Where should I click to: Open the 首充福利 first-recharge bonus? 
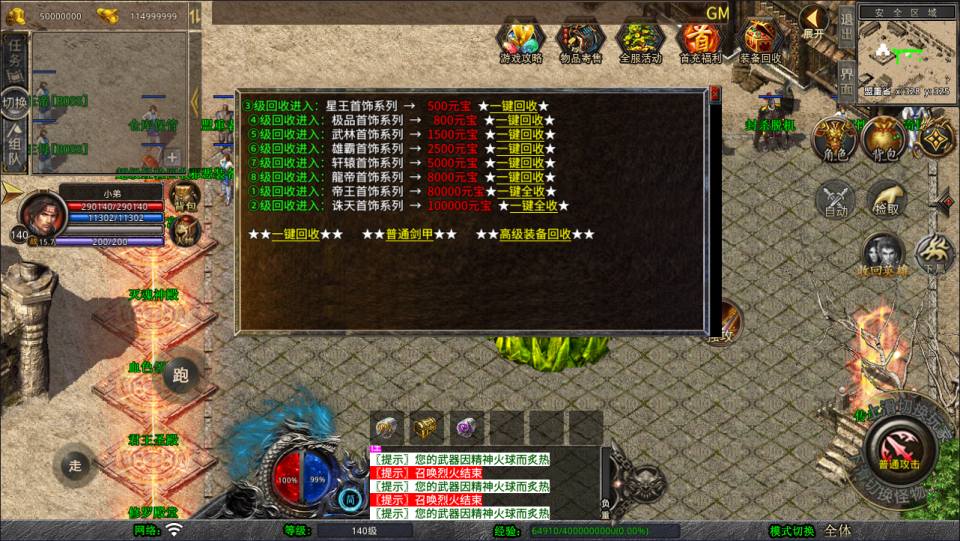point(700,40)
